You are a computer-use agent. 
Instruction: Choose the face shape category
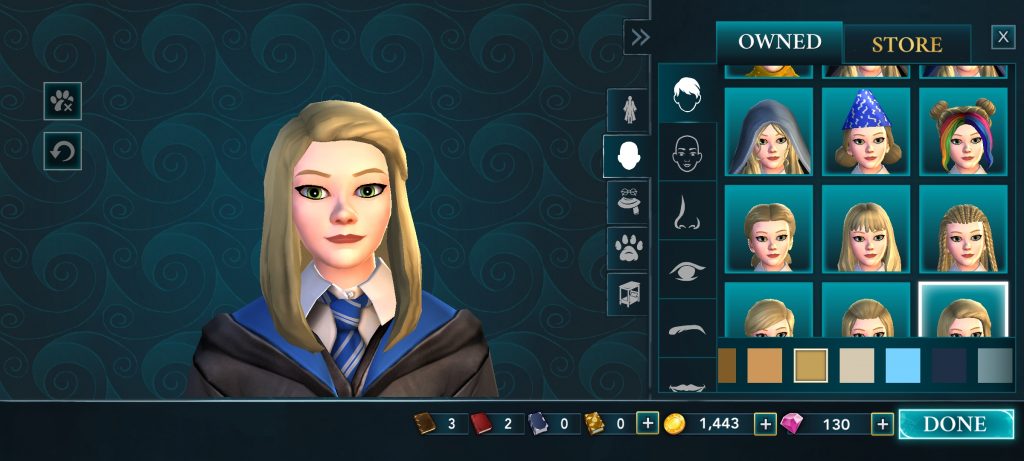687,152
